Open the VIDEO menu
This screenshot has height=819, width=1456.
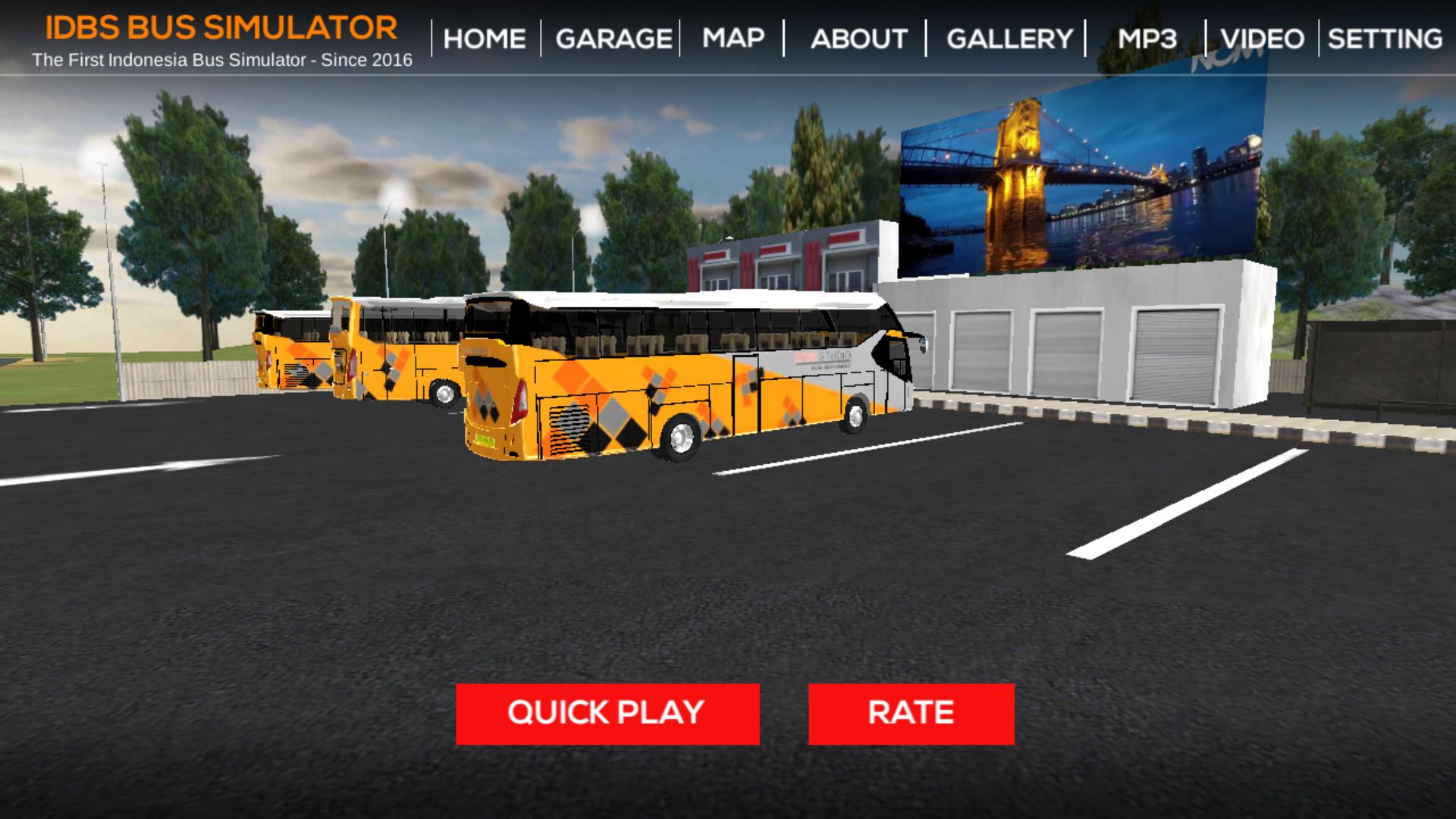[x=1263, y=39]
